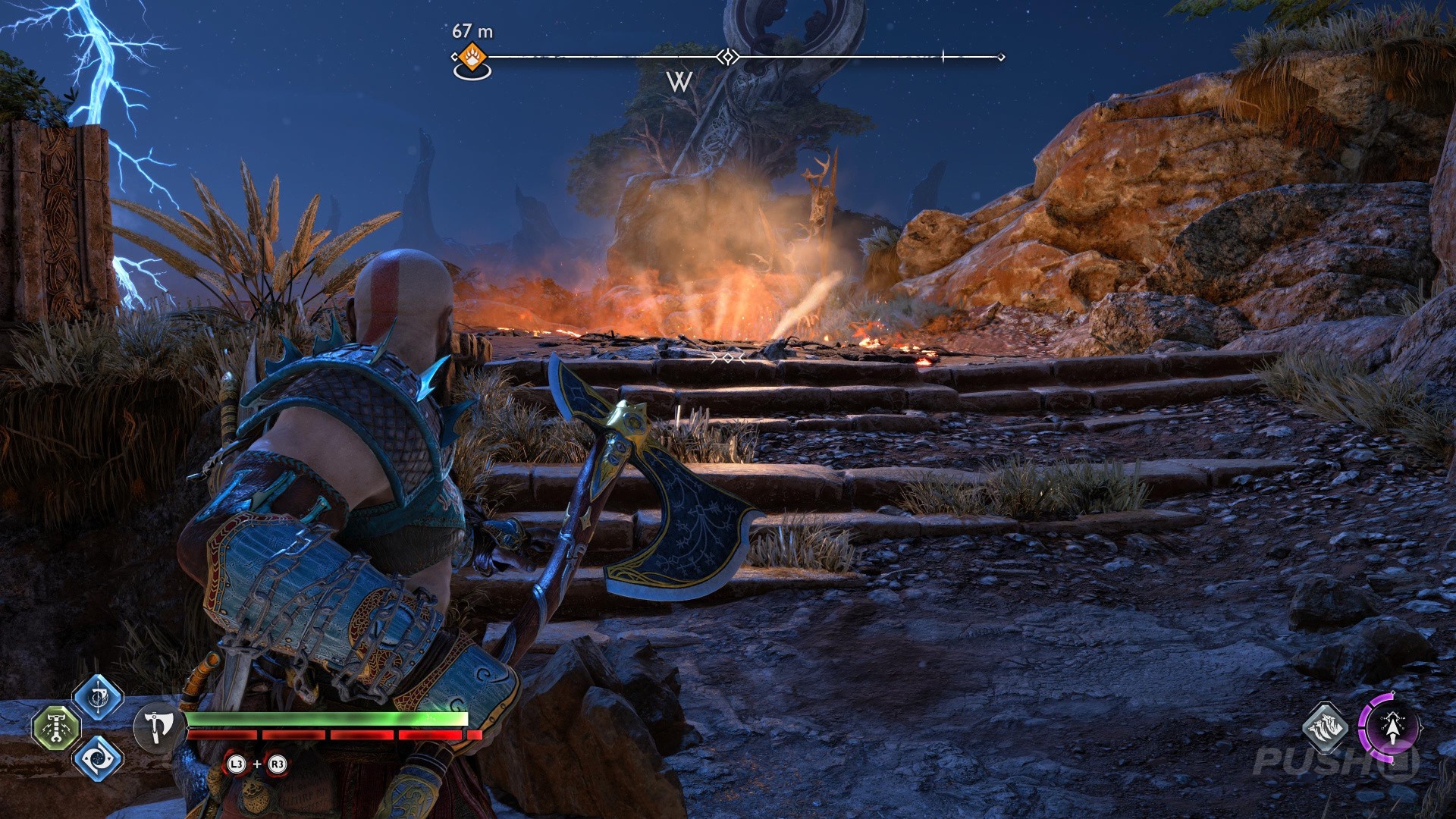Choose the purple arrow ability icon

(x=1389, y=728)
